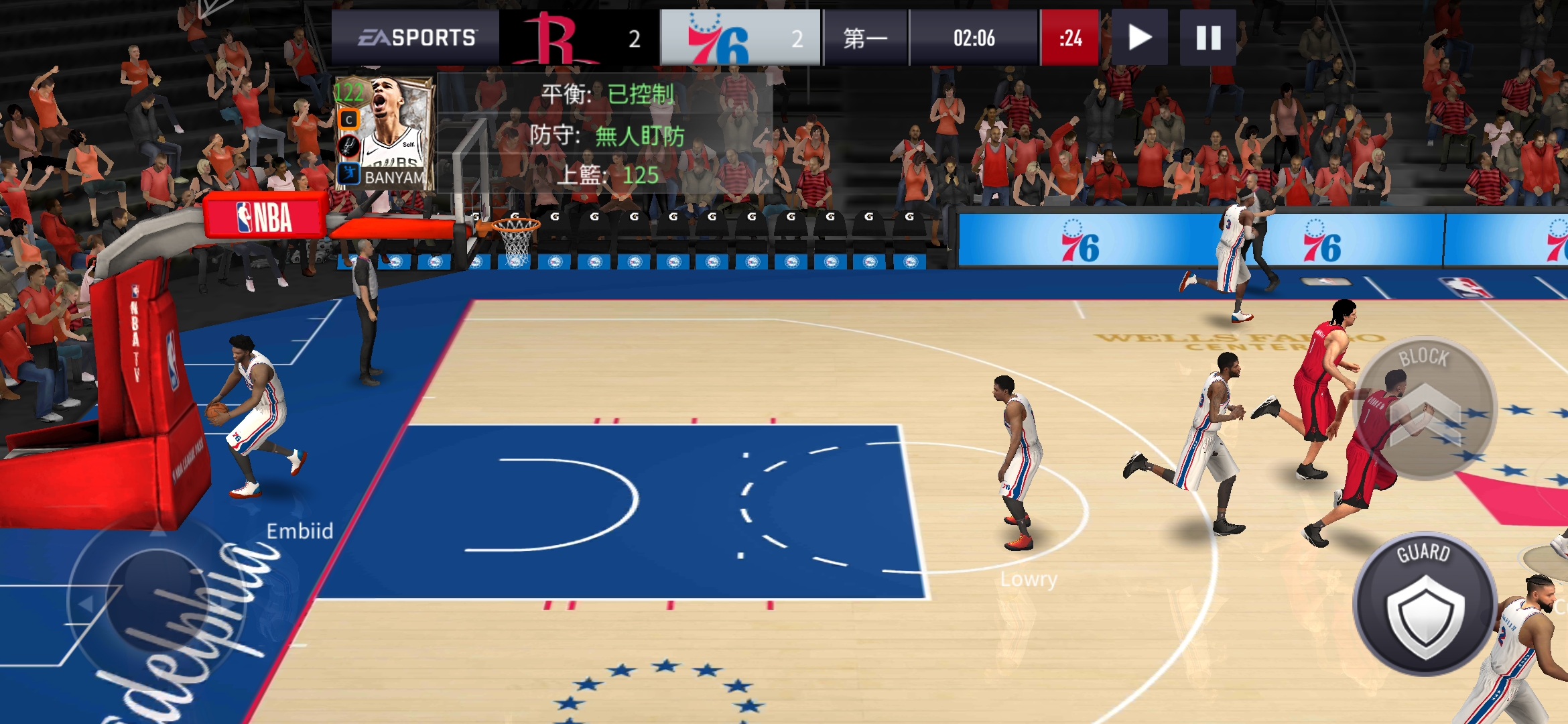1568x724 pixels.
Task: Hit the play arrow button
Action: click(x=1139, y=38)
